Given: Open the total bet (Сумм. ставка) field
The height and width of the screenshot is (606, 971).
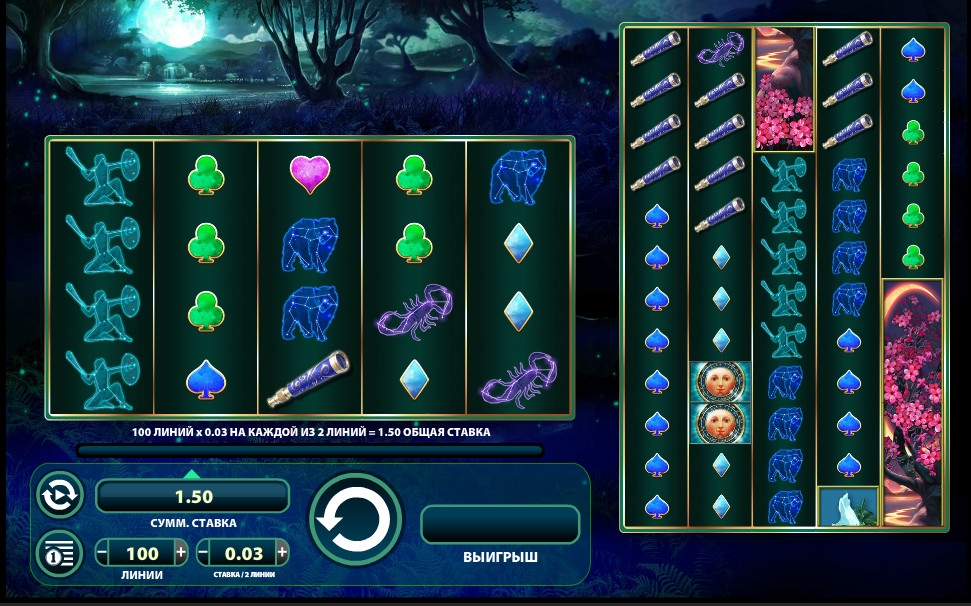Looking at the screenshot, I should (x=192, y=496).
